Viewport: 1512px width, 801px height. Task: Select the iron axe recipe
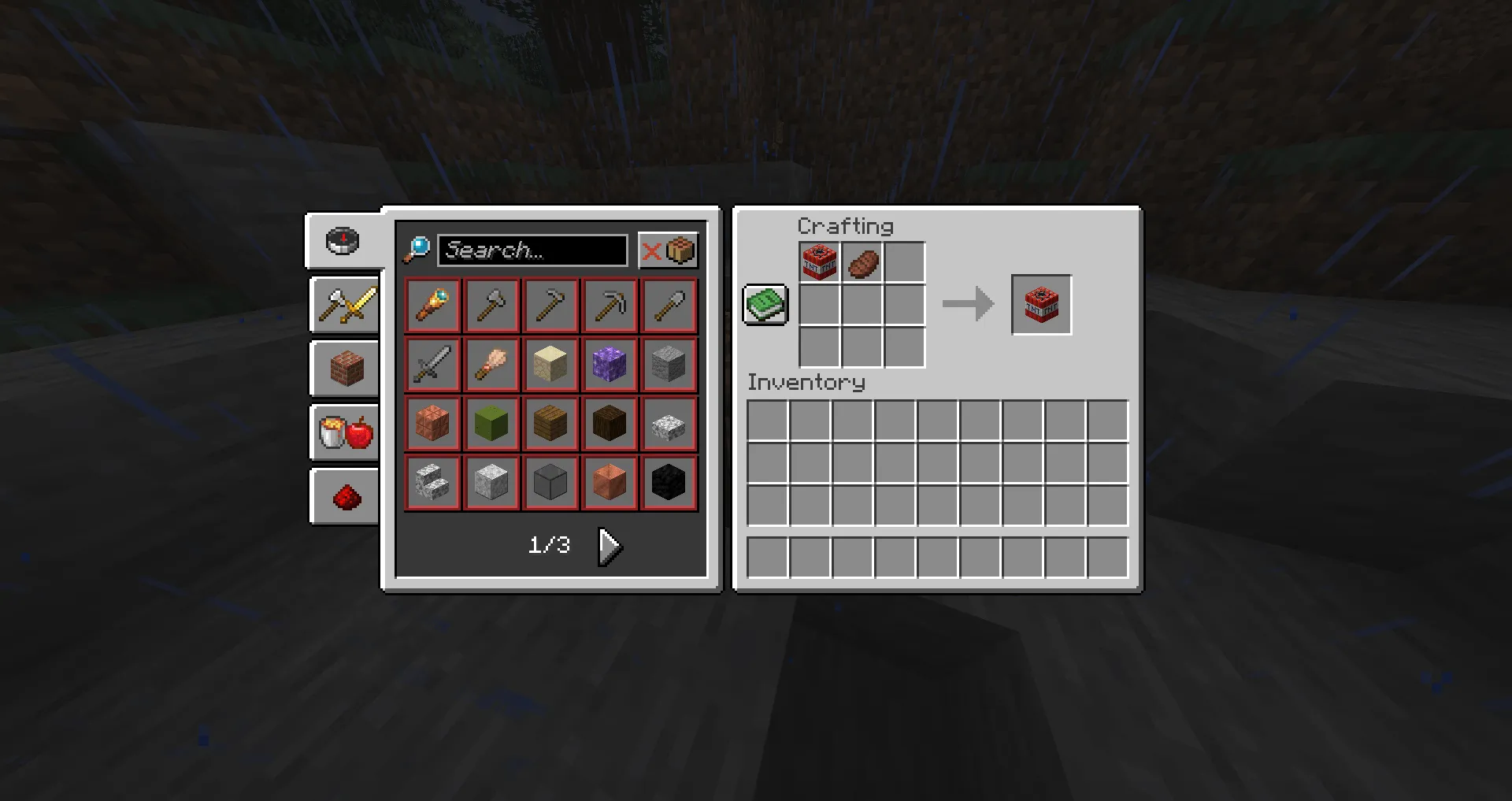coord(491,305)
